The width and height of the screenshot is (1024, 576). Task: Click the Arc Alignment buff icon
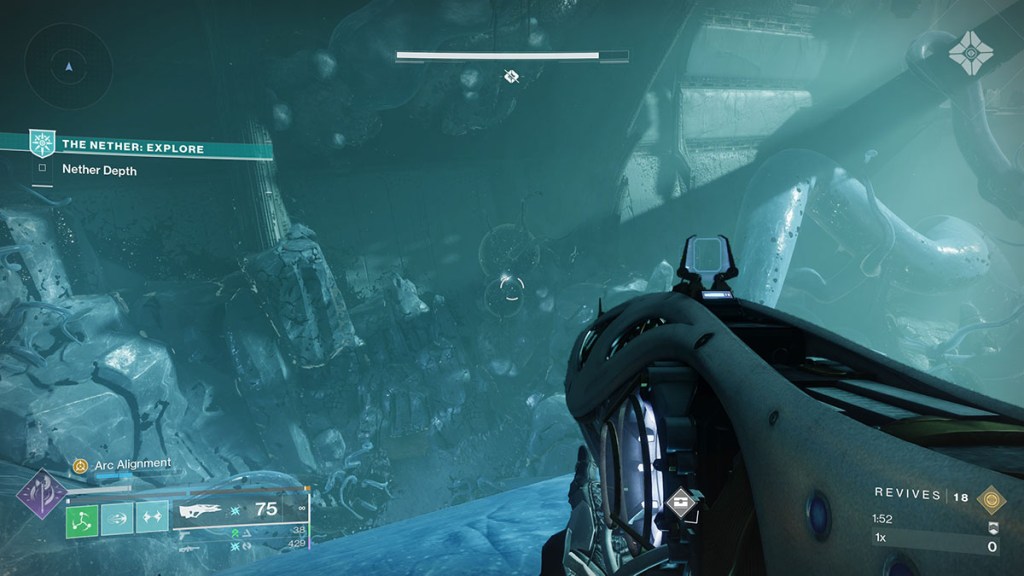[x=80, y=465]
